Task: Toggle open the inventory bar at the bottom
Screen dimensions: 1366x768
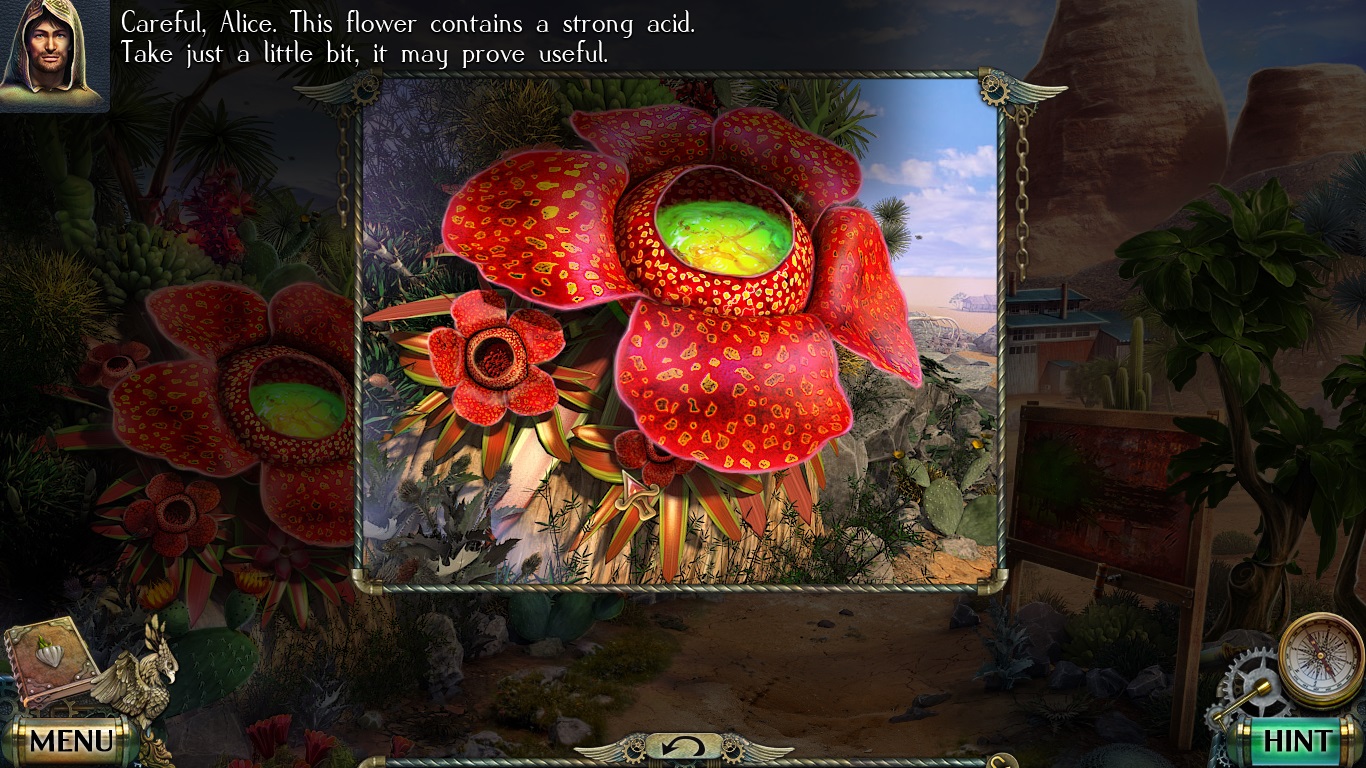Action: pyautogui.click(x=683, y=762)
